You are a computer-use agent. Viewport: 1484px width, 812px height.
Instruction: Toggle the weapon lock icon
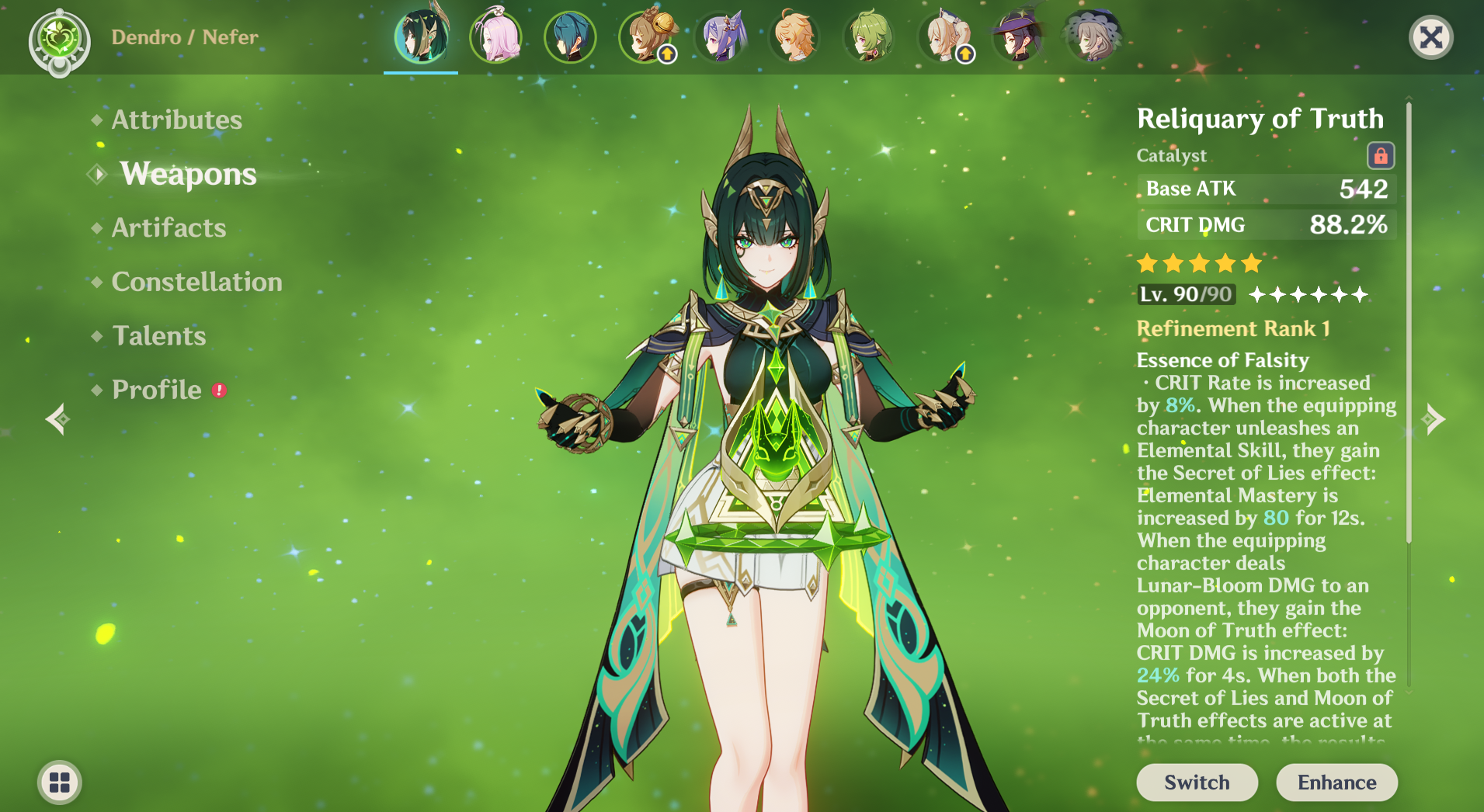pos(1380,155)
